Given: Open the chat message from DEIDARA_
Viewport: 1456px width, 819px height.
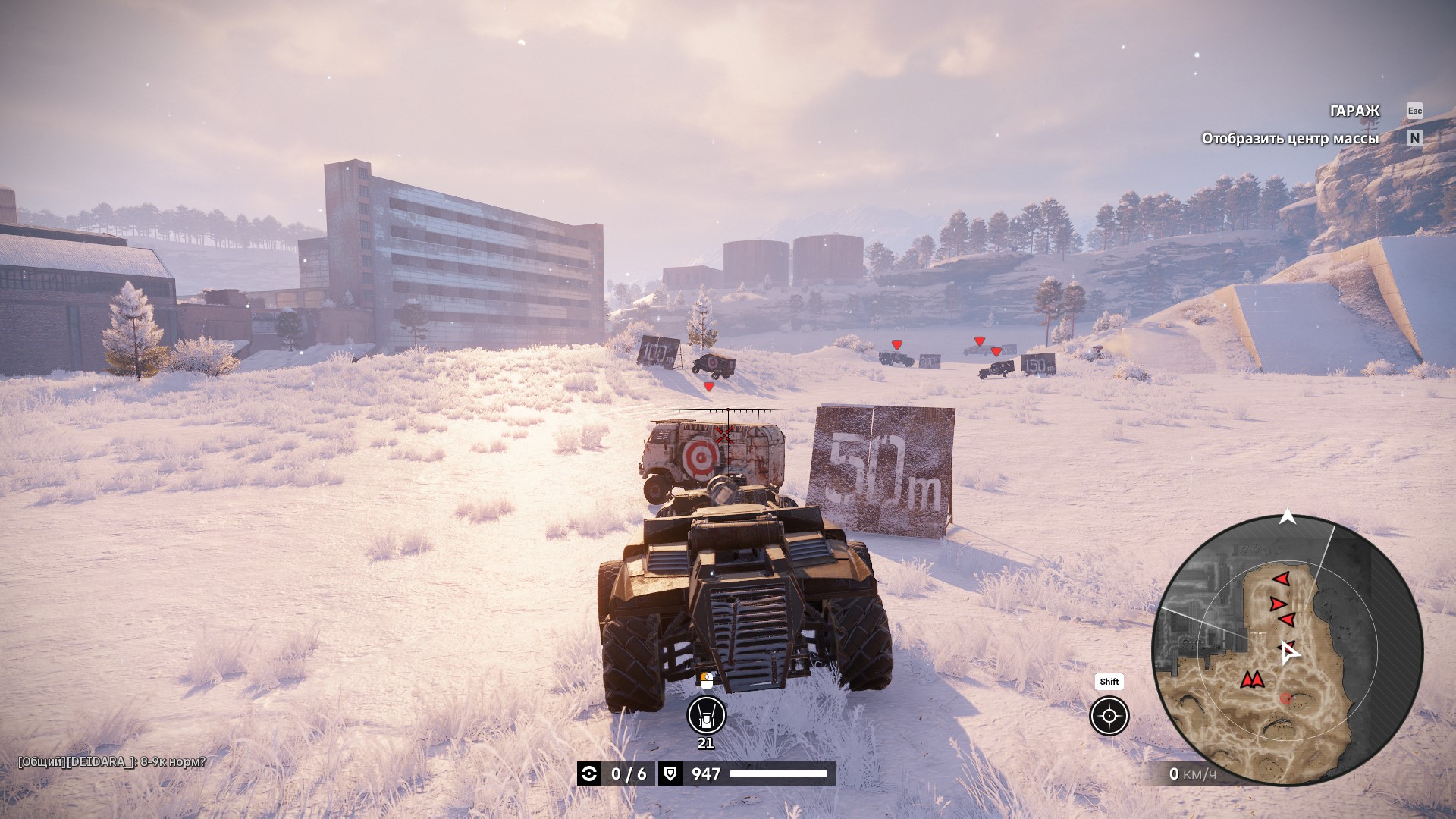Looking at the screenshot, I should (112, 761).
